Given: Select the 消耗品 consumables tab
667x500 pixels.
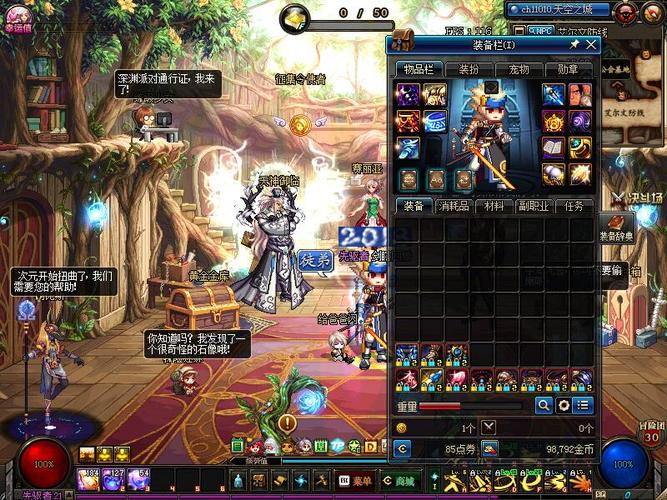Looking at the screenshot, I should (453, 206).
